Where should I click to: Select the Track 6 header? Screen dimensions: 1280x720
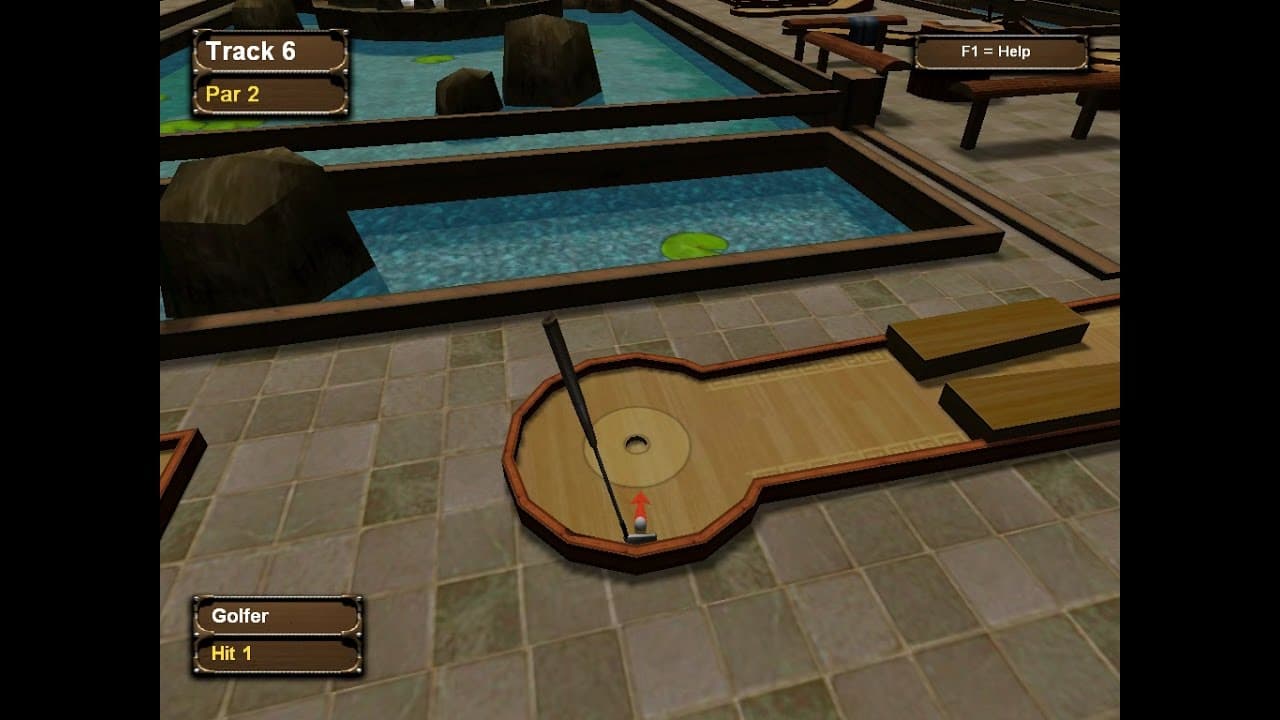click(x=253, y=51)
